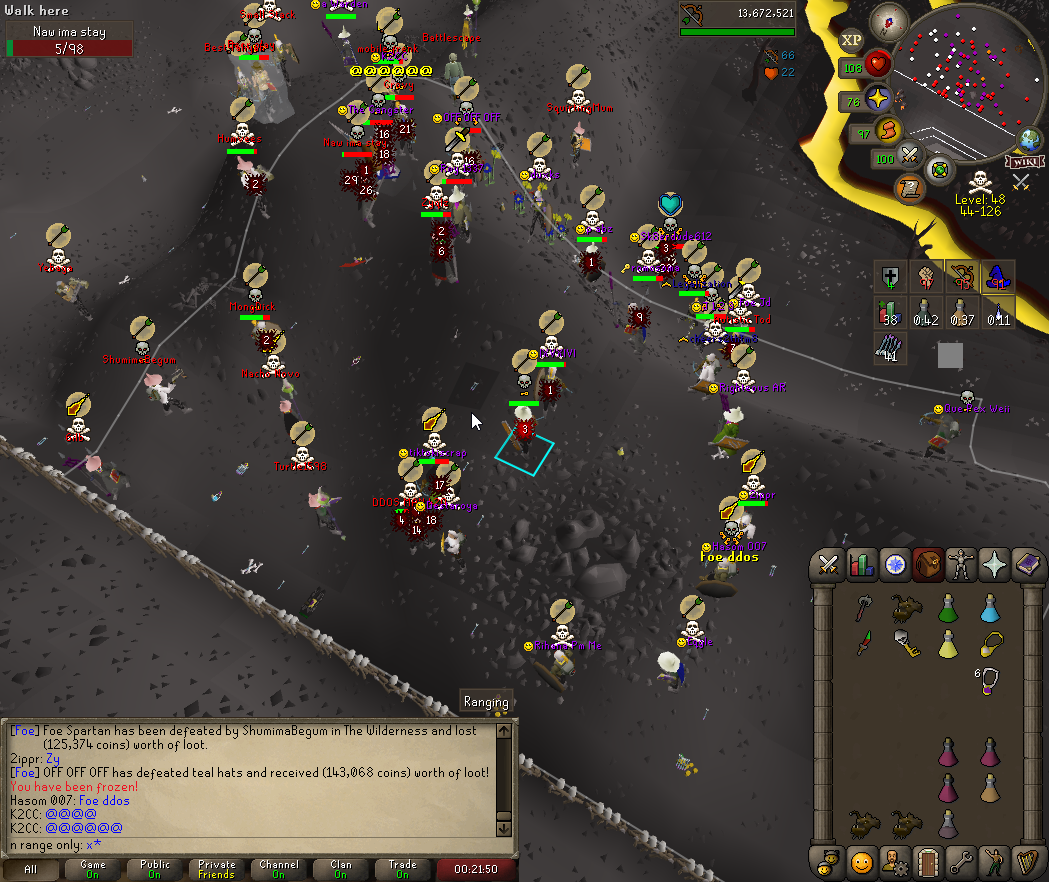The width and height of the screenshot is (1049, 882).
Task: Open the Magic spellbook tab
Action: [1027, 565]
